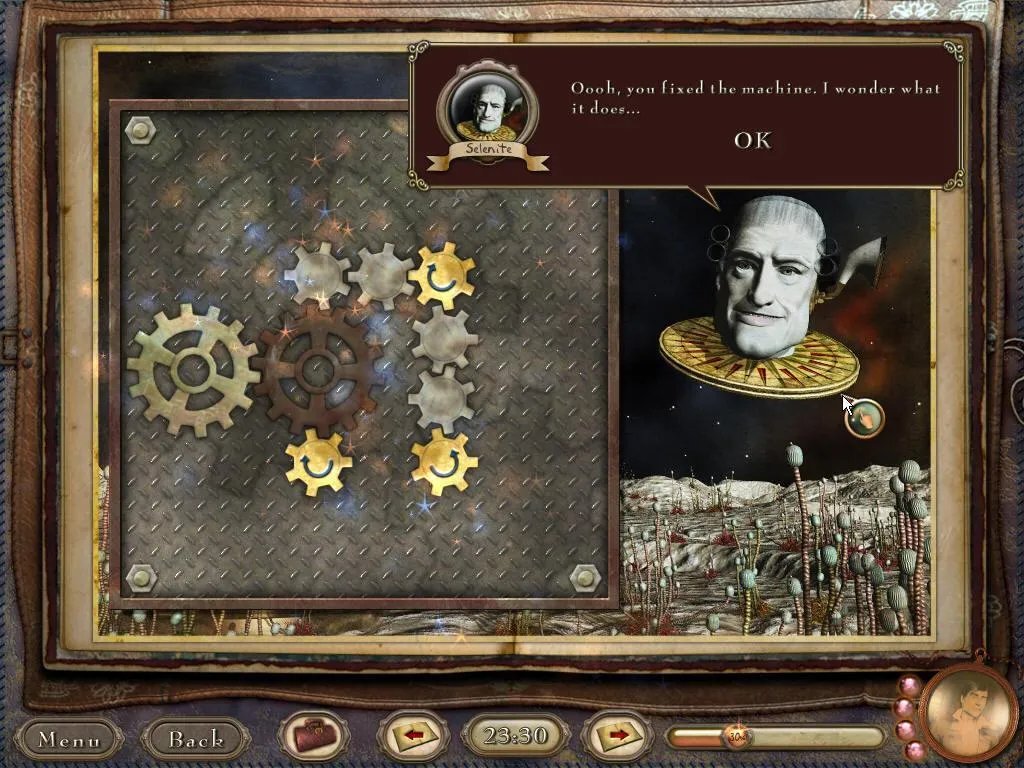Go Back from the gear puzzle
This screenshot has height=768, width=1024.
(x=196, y=739)
